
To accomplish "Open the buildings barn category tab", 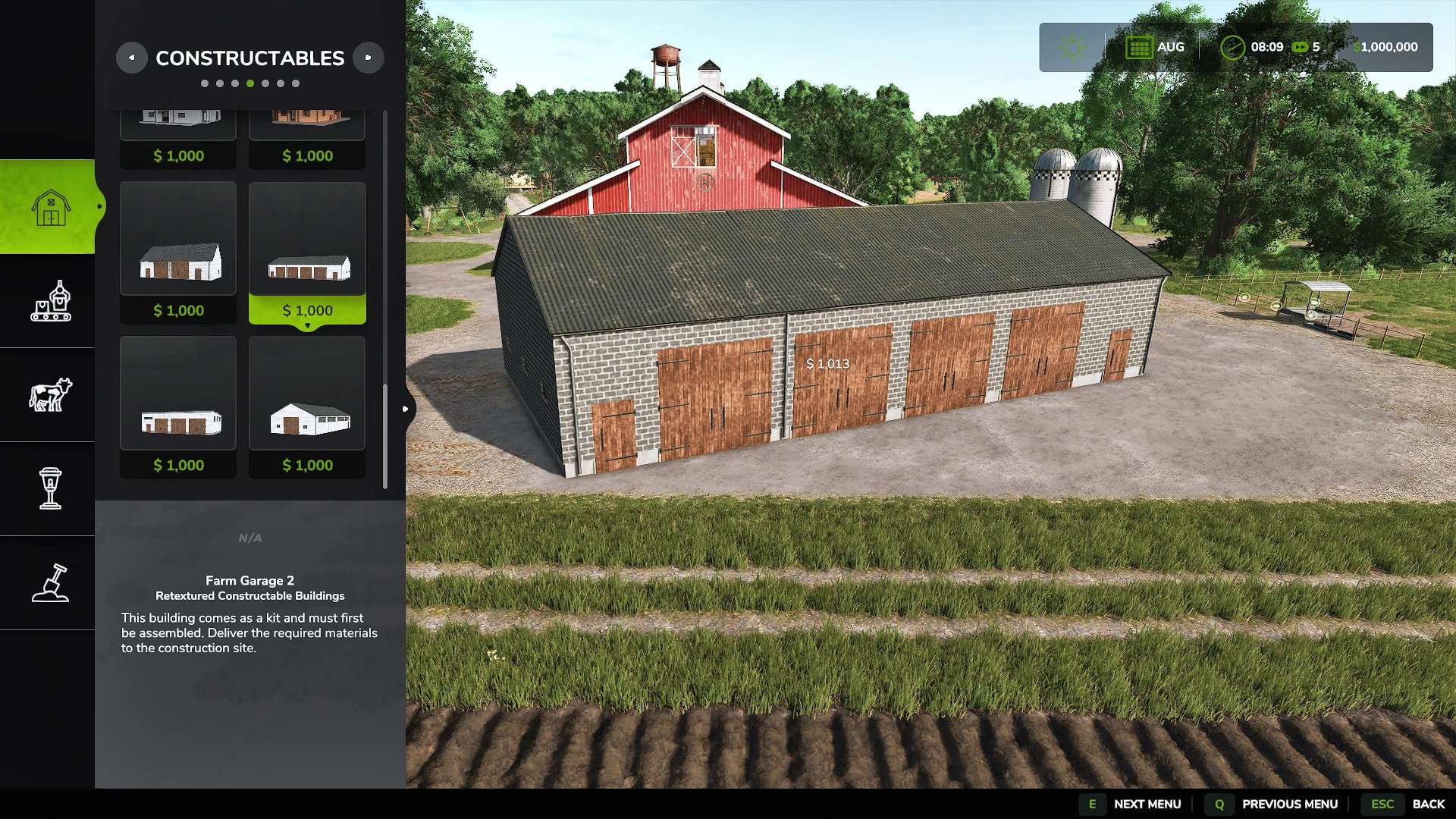I will click(50, 207).
